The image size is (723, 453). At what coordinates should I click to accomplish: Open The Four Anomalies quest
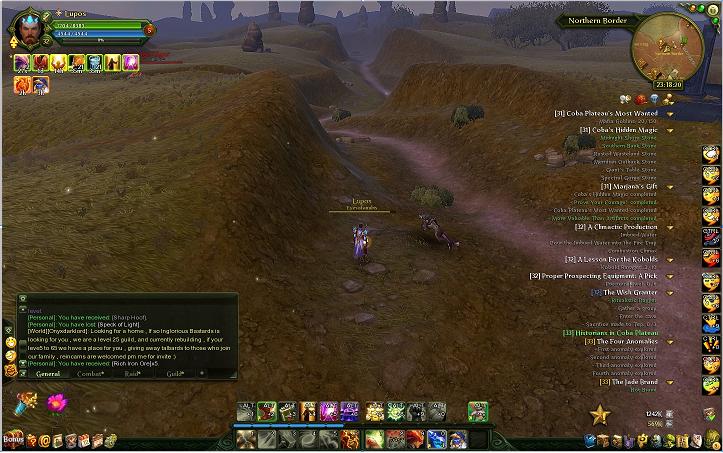(626, 341)
